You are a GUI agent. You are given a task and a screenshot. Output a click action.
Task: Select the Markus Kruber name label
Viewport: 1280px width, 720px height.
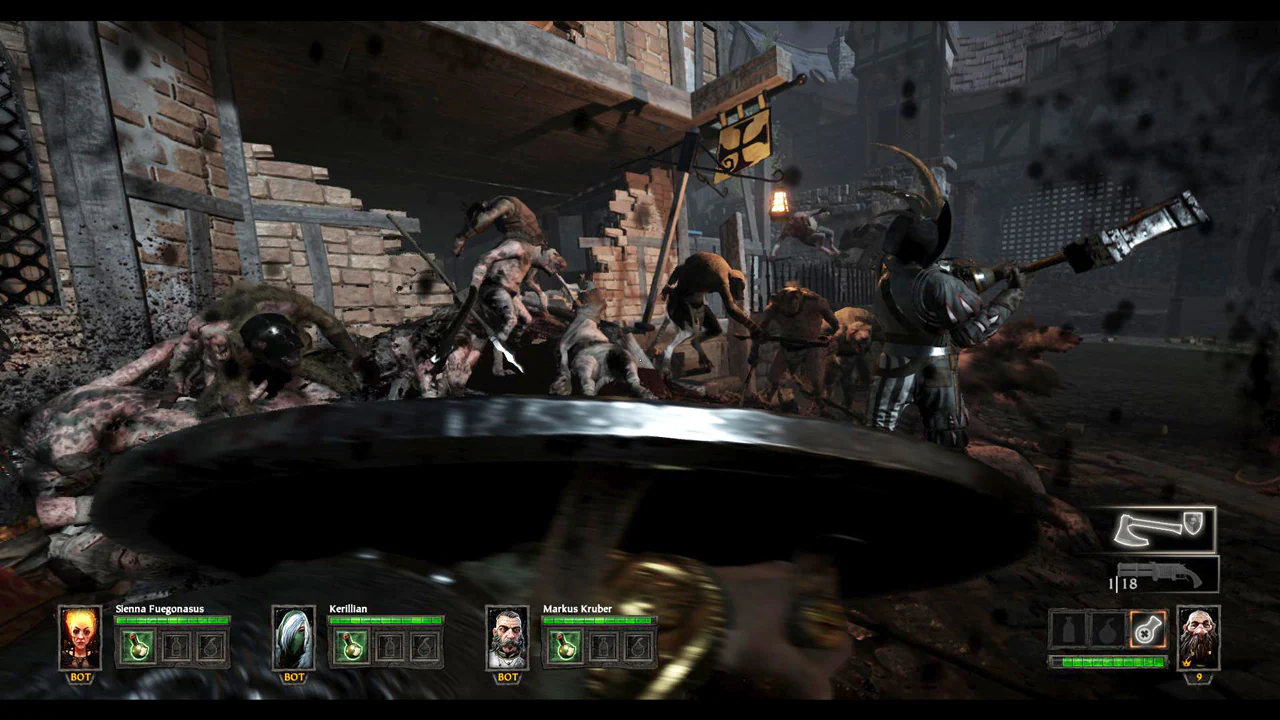[x=577, y=608]
